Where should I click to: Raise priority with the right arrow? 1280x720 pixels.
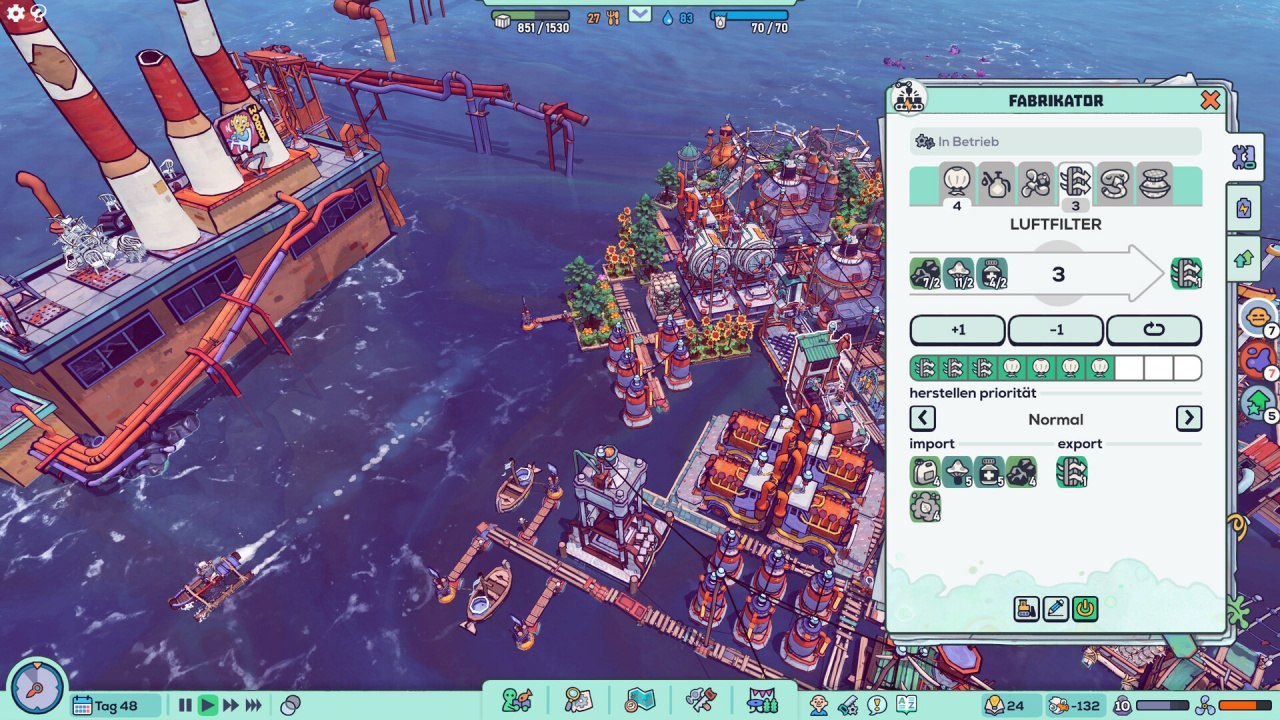[x=1189, y=418]
